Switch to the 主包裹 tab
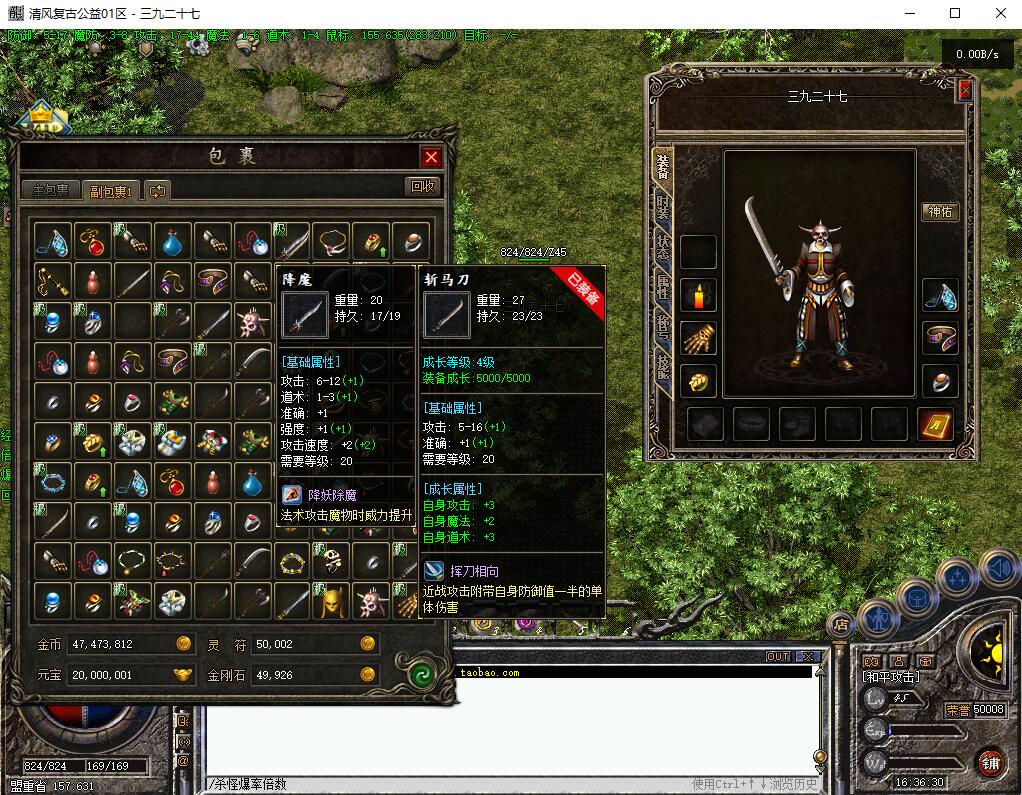 click(x=50, y=190)
